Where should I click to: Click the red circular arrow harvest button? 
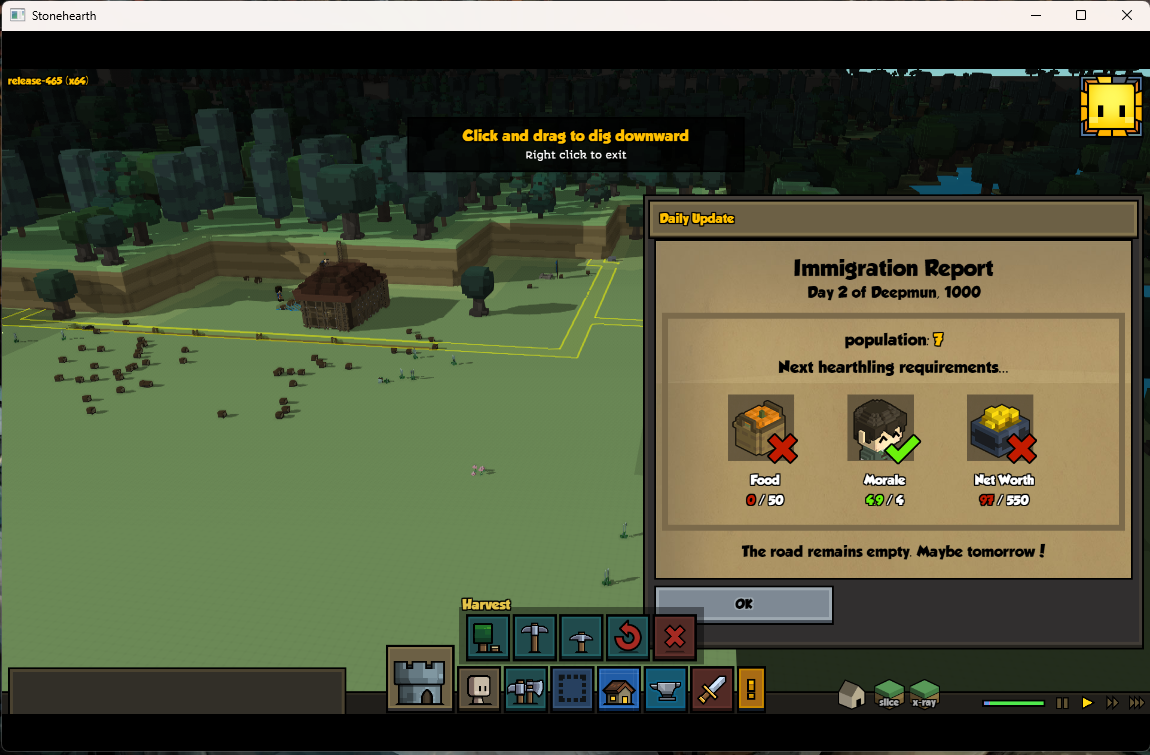point(628,636)
